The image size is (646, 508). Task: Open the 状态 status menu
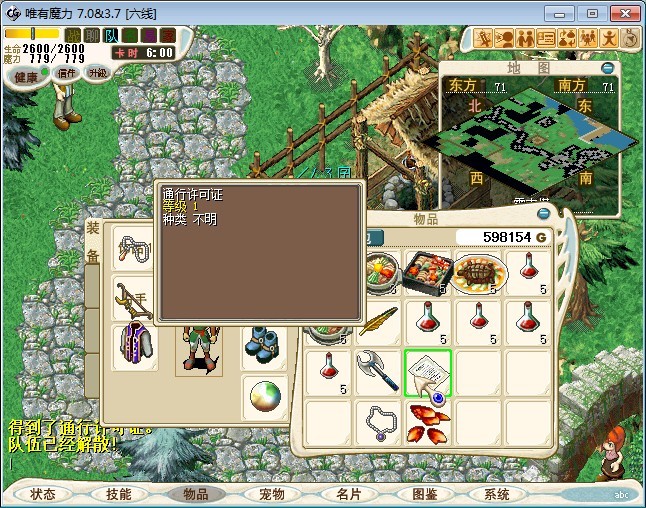(x=43, y=494)
